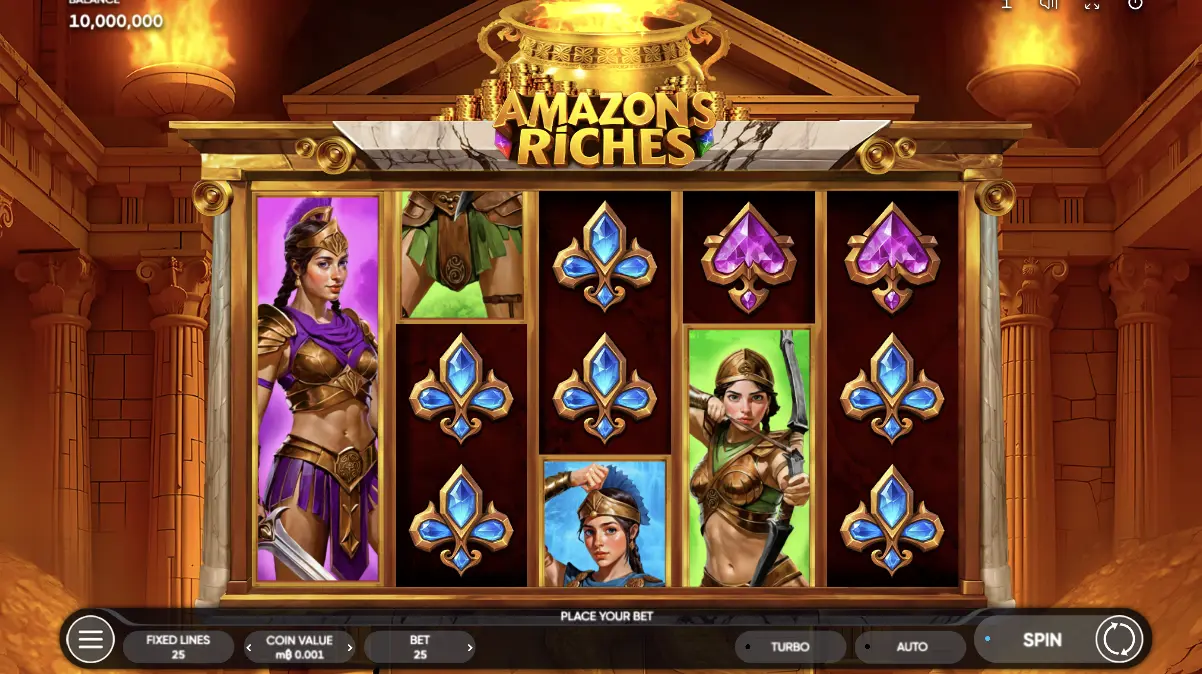Viewport: 1202px width, 674px height.
Task: Spin the reels with the SPIN button
Action: [1041, 640]
